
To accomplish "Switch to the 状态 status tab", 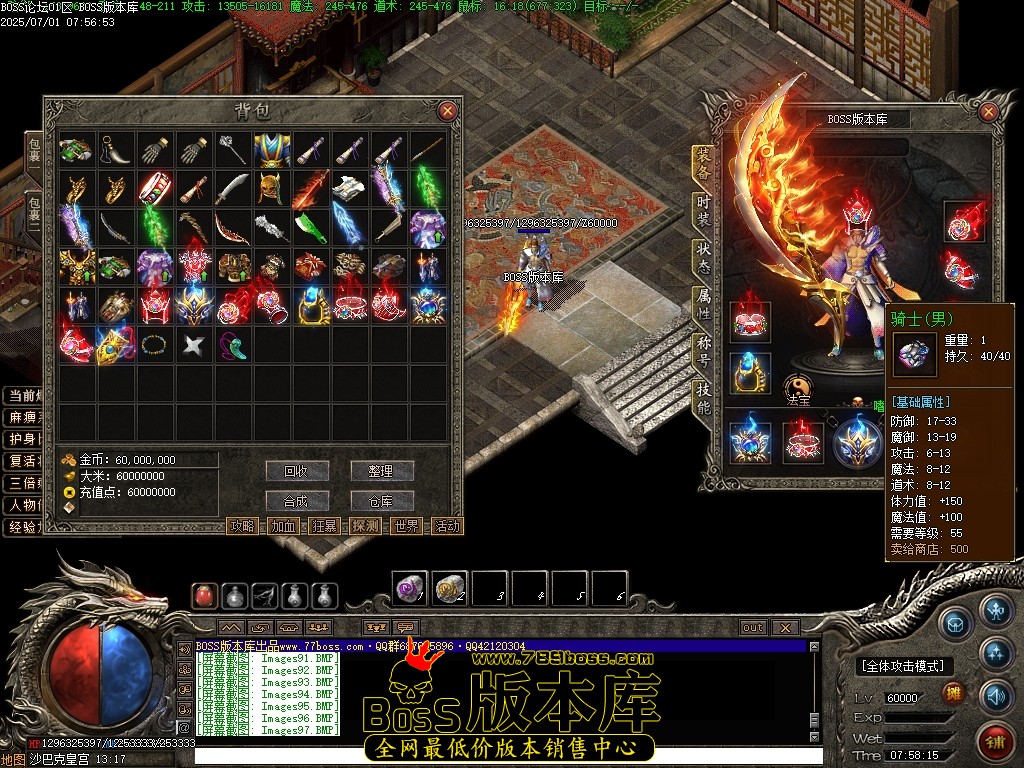I will coord(704,255).
